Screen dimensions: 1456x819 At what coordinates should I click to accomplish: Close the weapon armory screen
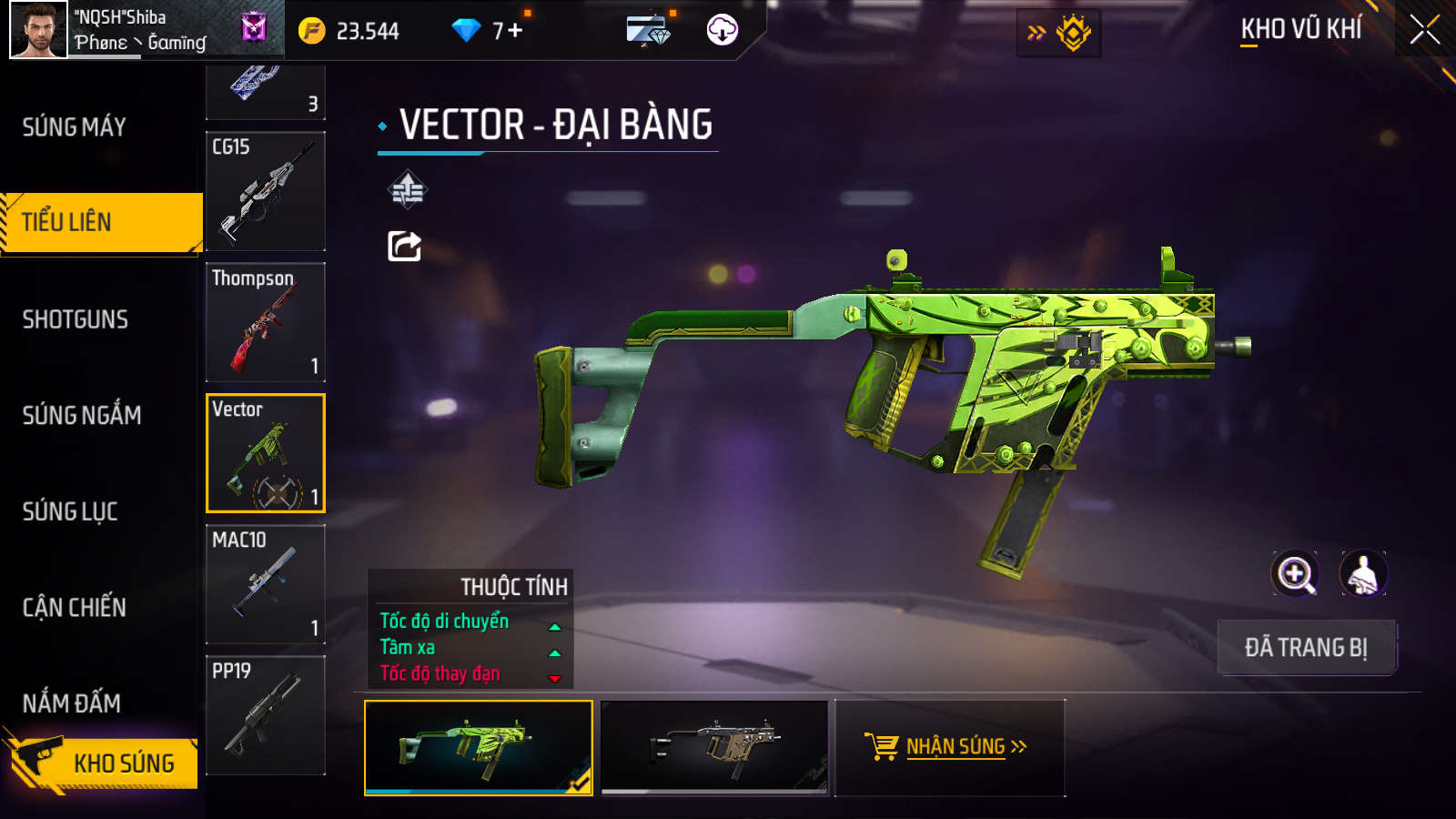[1424, 30]
